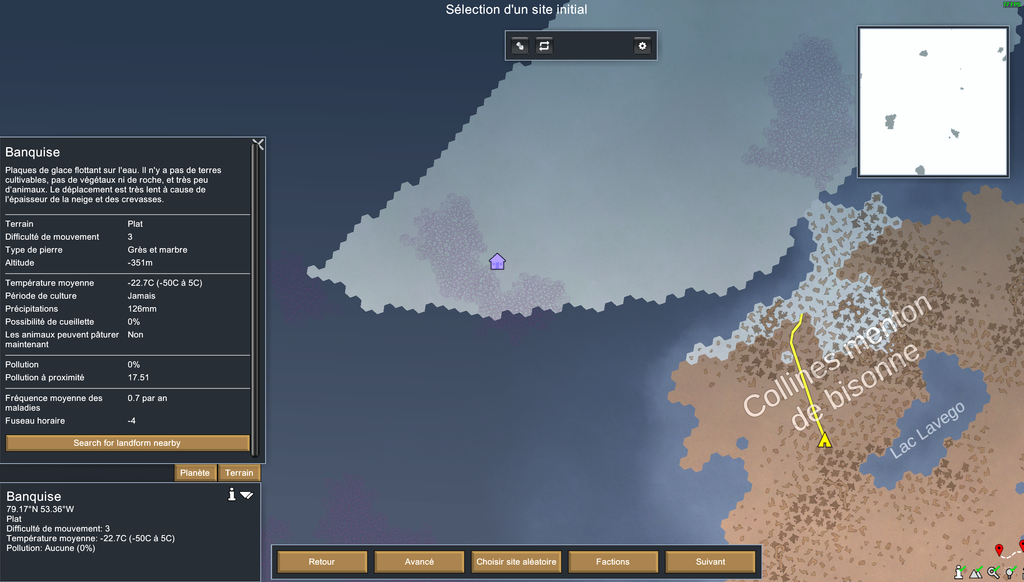This screenshot has height=582, width=1024.
Task: Search for landform nearby
Action: click(x=127, y=443)
